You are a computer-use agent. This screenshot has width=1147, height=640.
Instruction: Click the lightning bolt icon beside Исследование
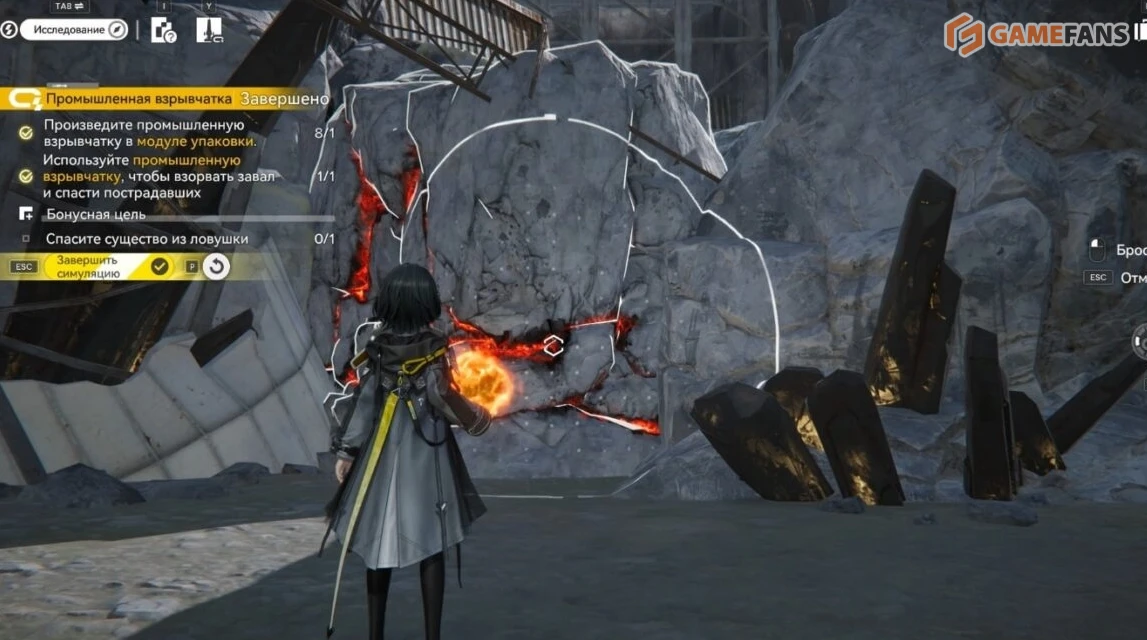pos(10,30)
